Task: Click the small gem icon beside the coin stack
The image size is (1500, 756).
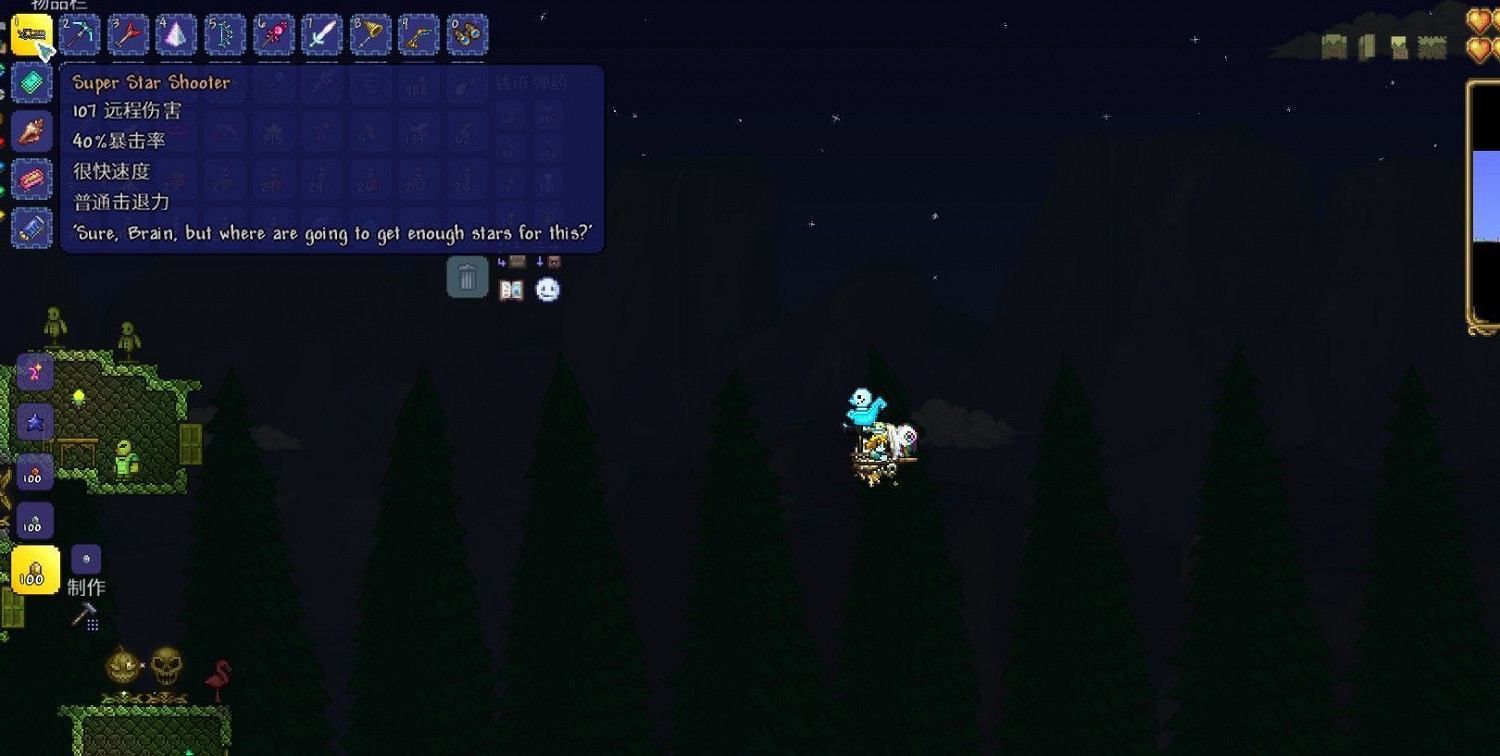Action: [86, 560]
